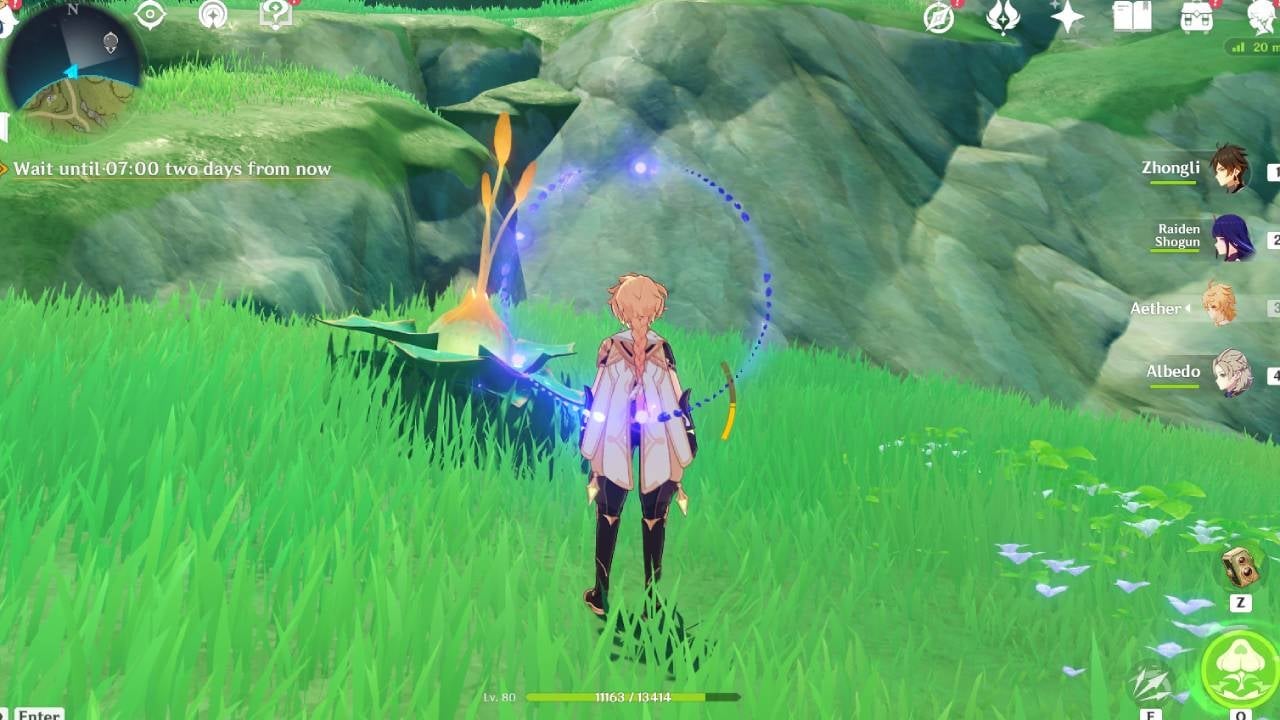The width and height of the screenshot is (1280, 720).
Task: Click the quest text about waiting until 07:00
Action: (x=168, y=169)
